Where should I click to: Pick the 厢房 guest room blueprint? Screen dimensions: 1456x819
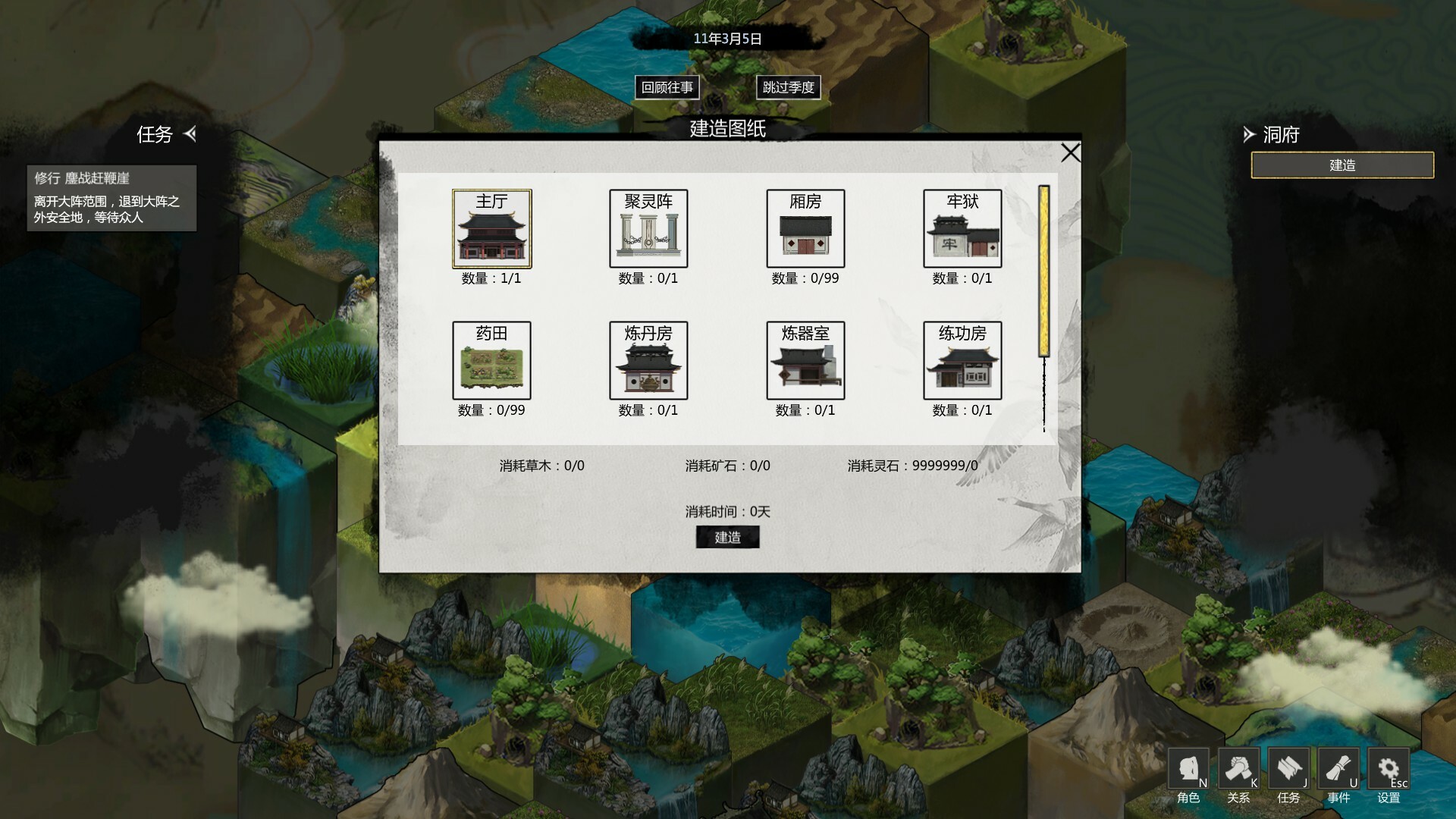pyautogui.click(x=805, y=229)
